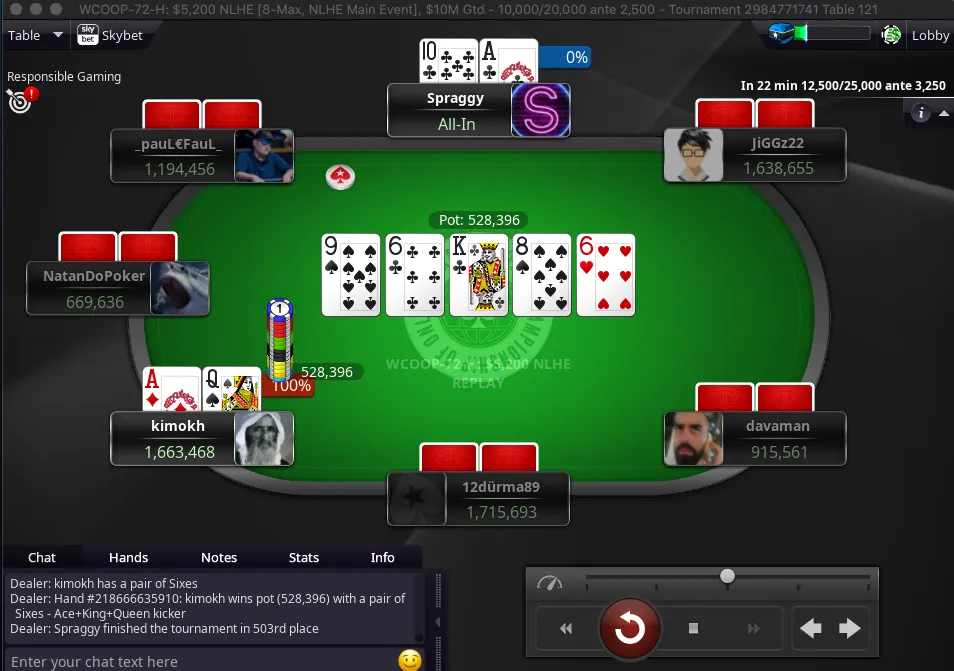Rewind the replay

[x=566, y=628]
